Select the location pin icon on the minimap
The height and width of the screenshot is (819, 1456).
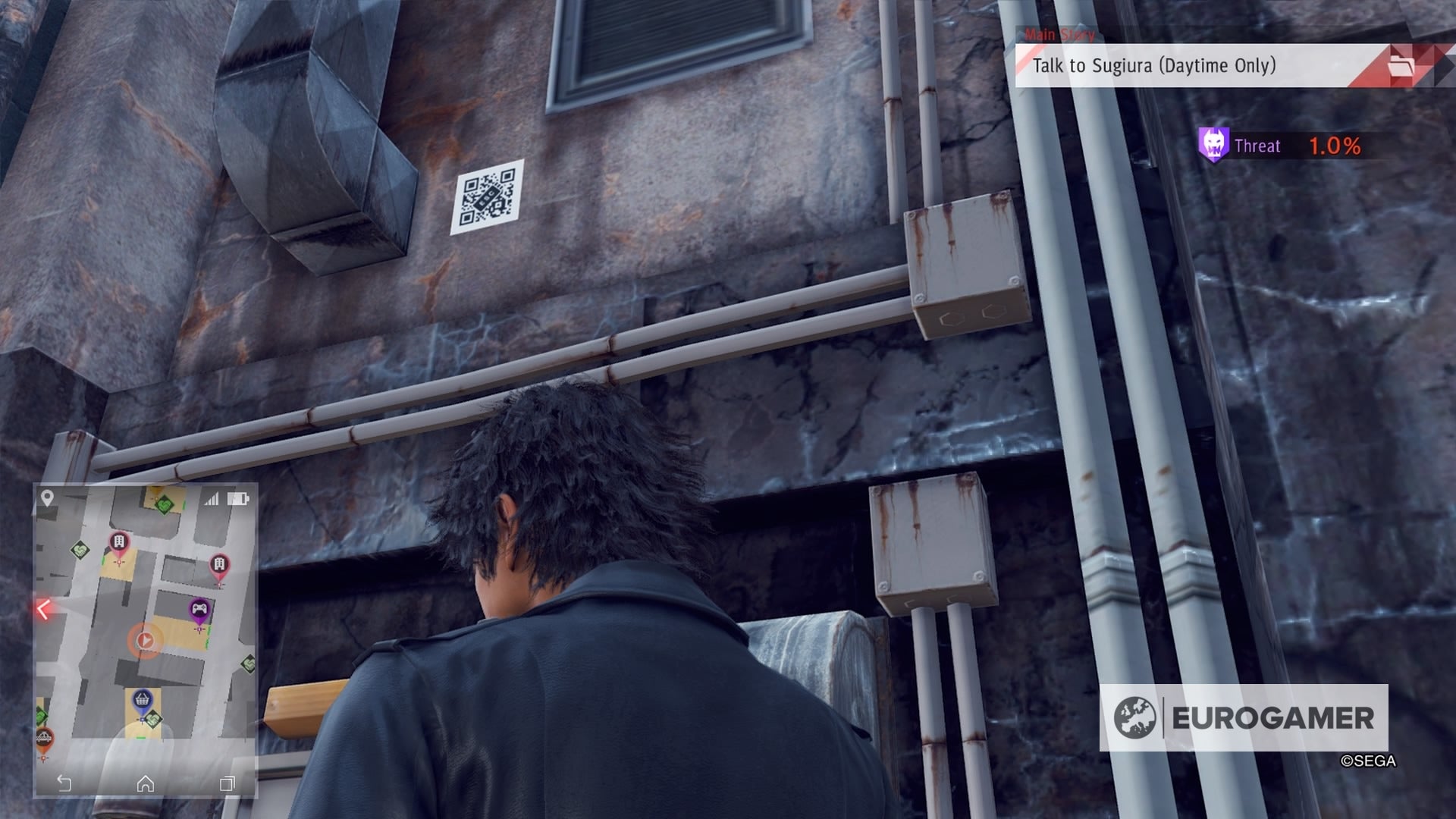47,497
